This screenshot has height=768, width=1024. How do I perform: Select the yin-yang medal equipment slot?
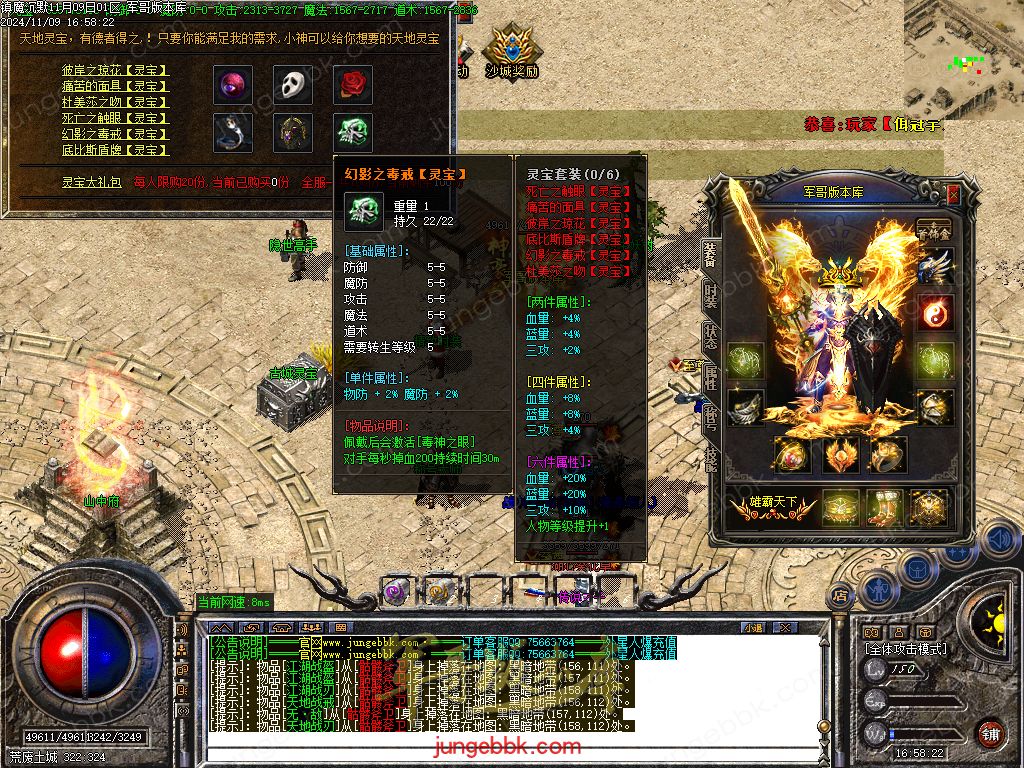tap(935, 312)
